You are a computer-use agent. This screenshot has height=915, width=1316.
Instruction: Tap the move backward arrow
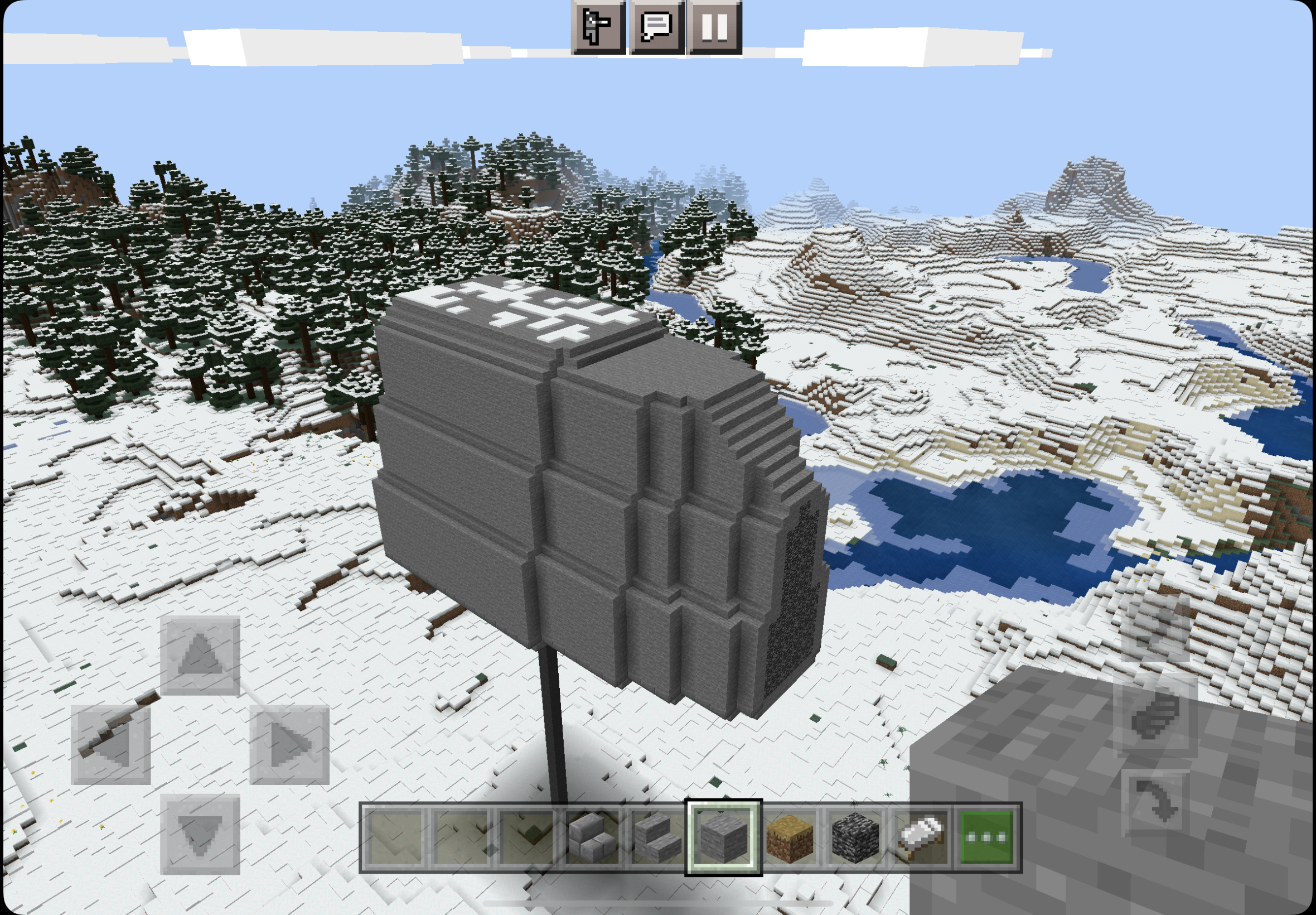(x=200, y=834)
